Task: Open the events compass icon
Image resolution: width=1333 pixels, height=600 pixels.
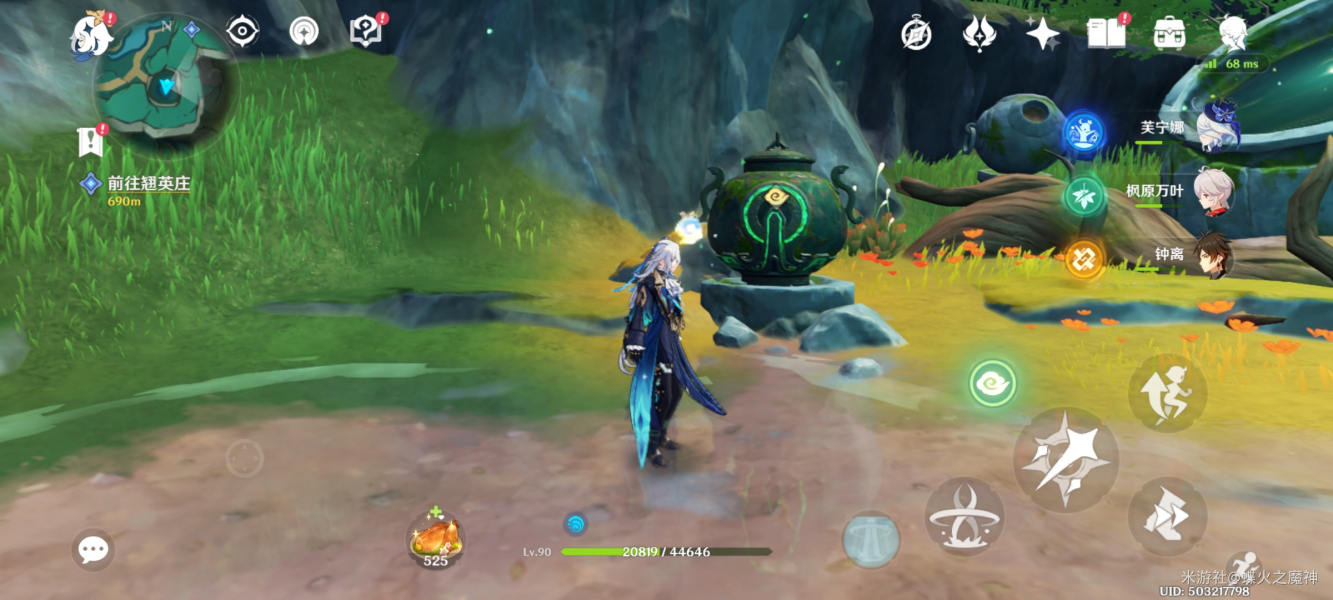Action: [916, 34]
